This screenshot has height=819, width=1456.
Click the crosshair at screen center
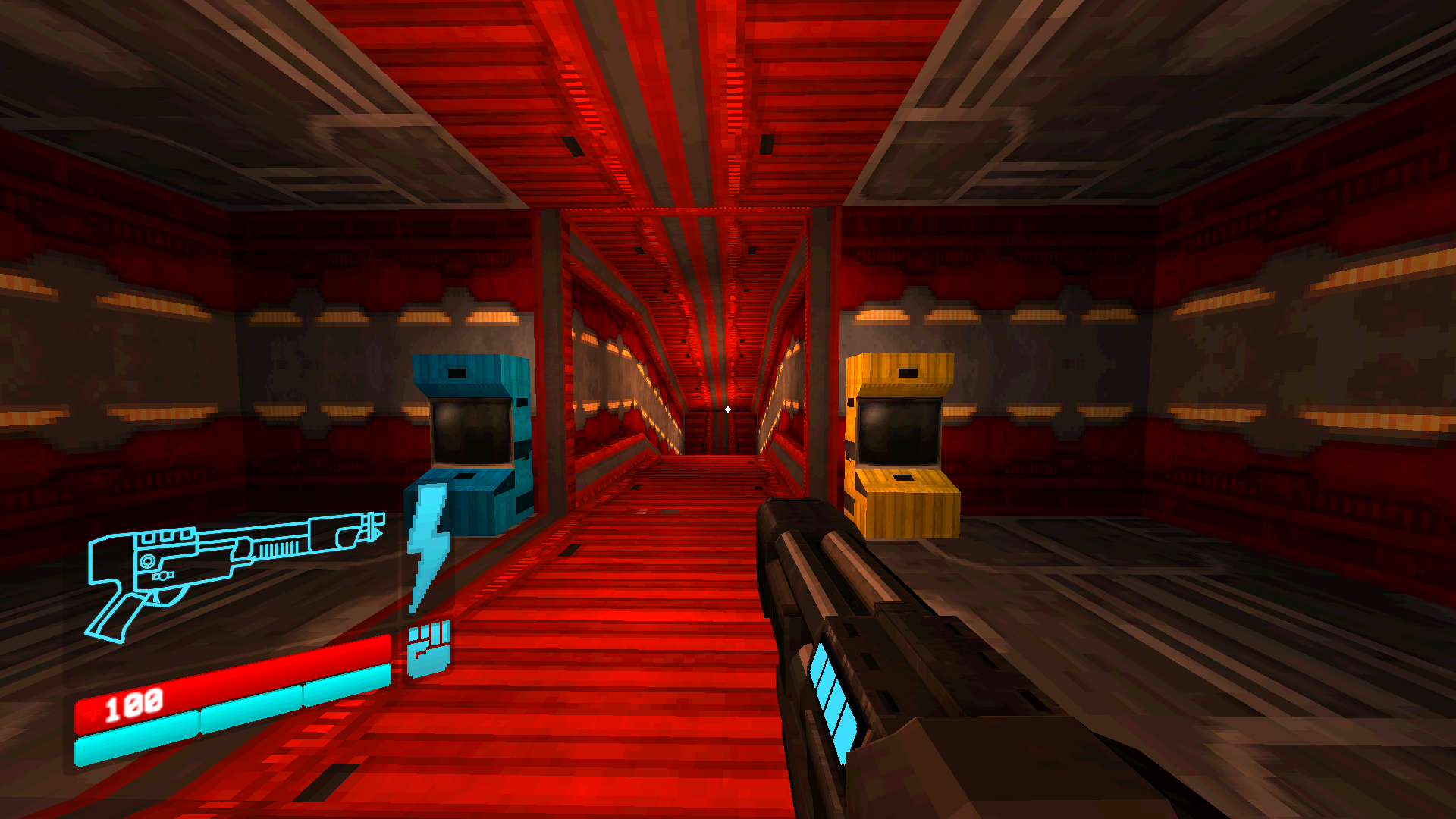tap(728, 409)
